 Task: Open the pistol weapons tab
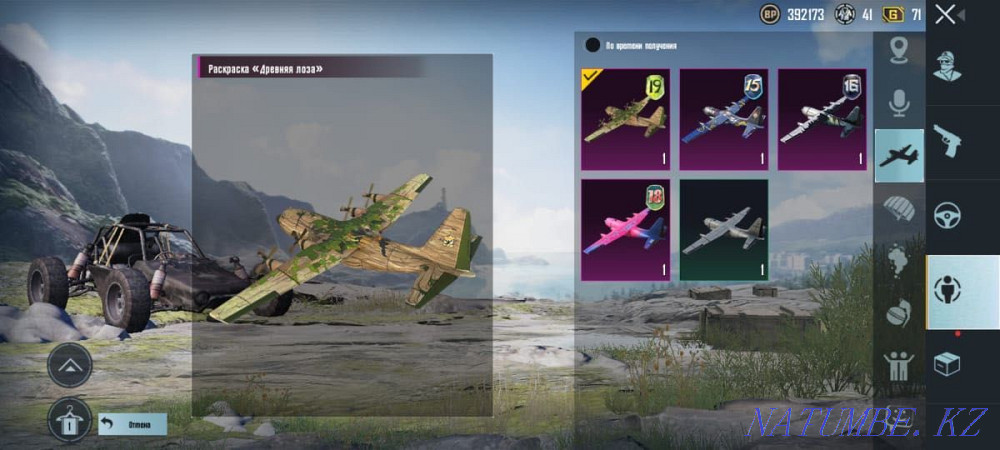point(946,140)
